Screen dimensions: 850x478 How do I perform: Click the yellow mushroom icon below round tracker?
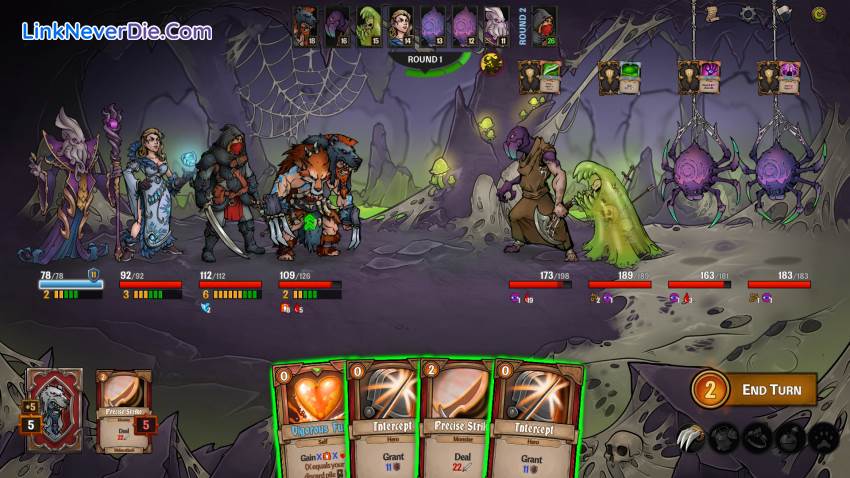point(490,64)
